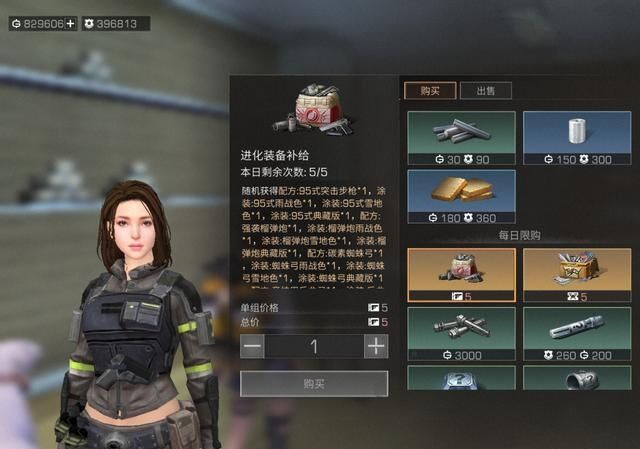Click the 购买 purchase confirm button

[313, 383]
